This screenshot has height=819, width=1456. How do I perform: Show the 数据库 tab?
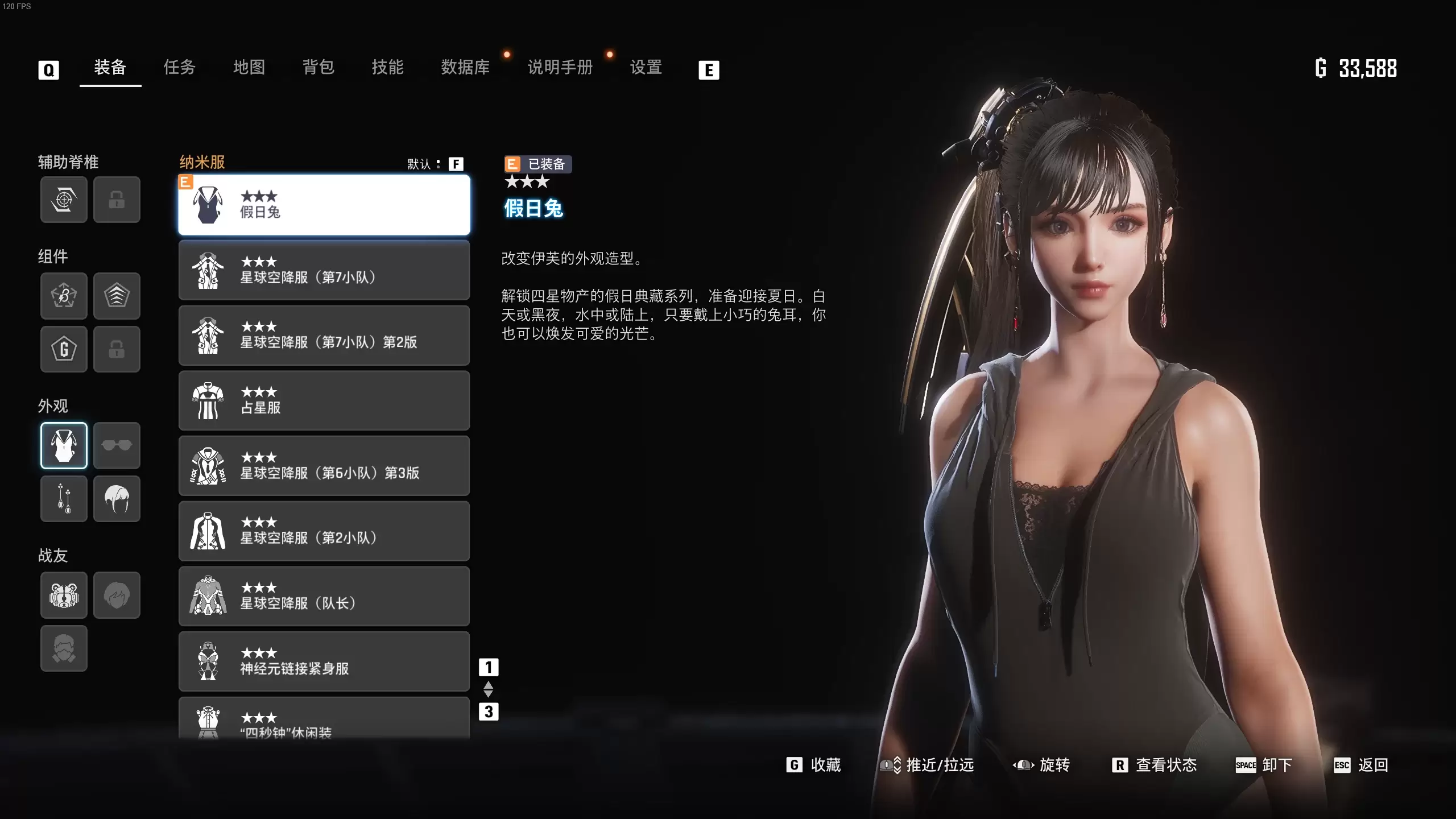tap(465, 68)
